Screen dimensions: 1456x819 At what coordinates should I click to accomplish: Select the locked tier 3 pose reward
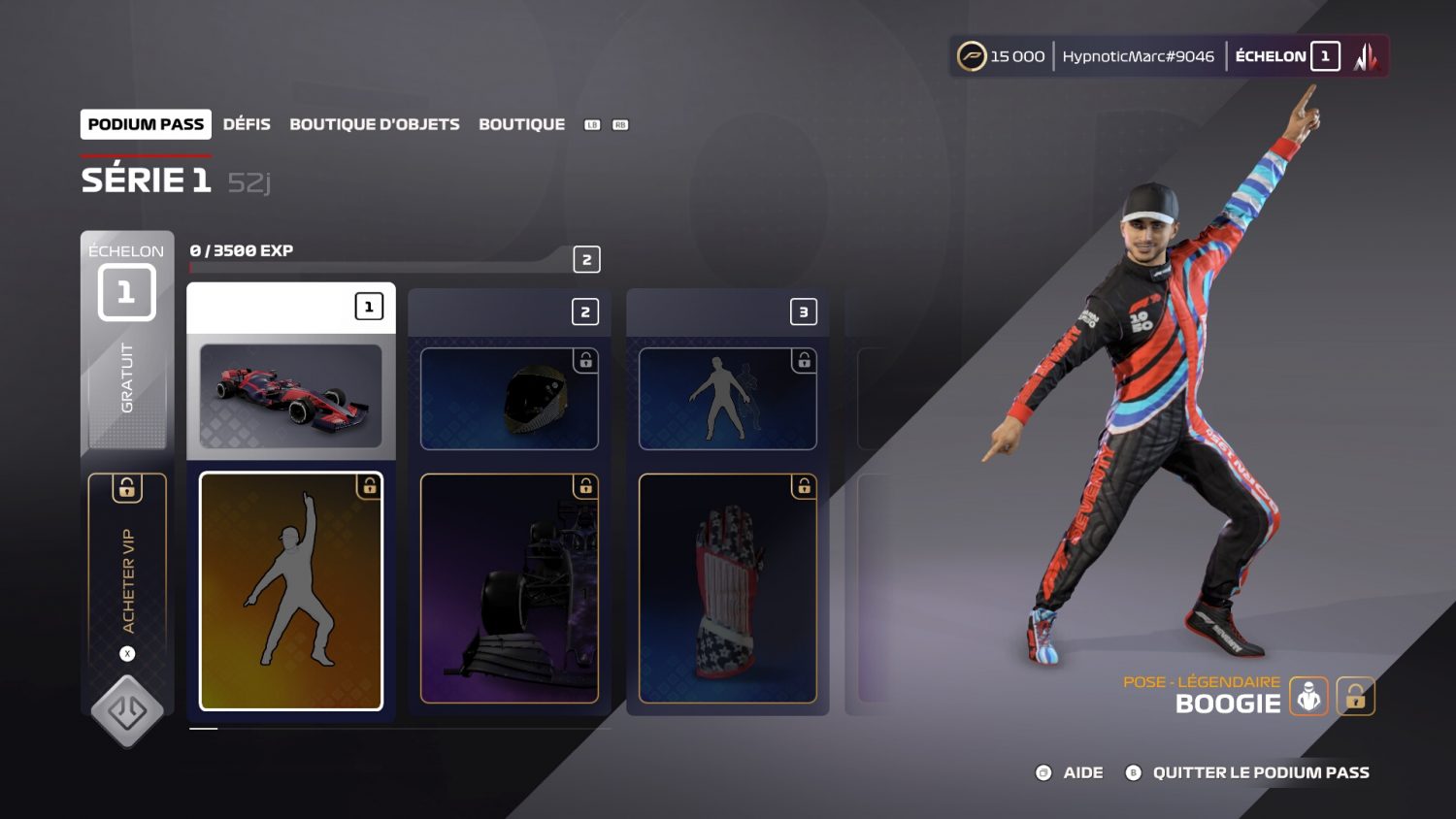coord(727,399)
